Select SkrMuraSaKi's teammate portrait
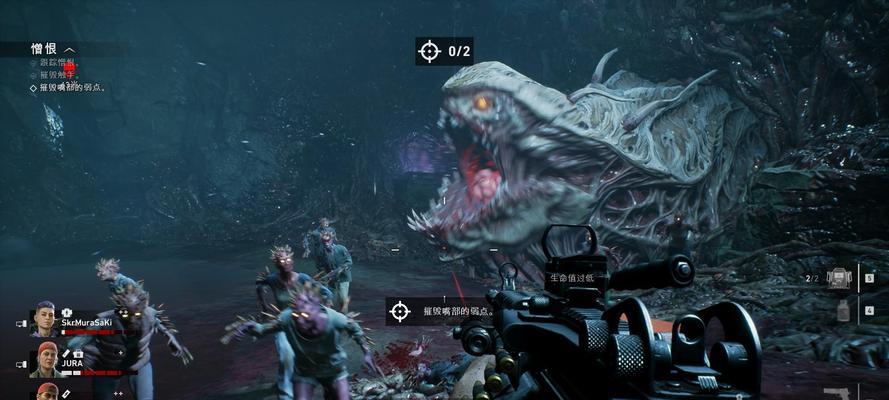Image resolution: width=889 pixels, height=400 pixels. coord(44,318)
